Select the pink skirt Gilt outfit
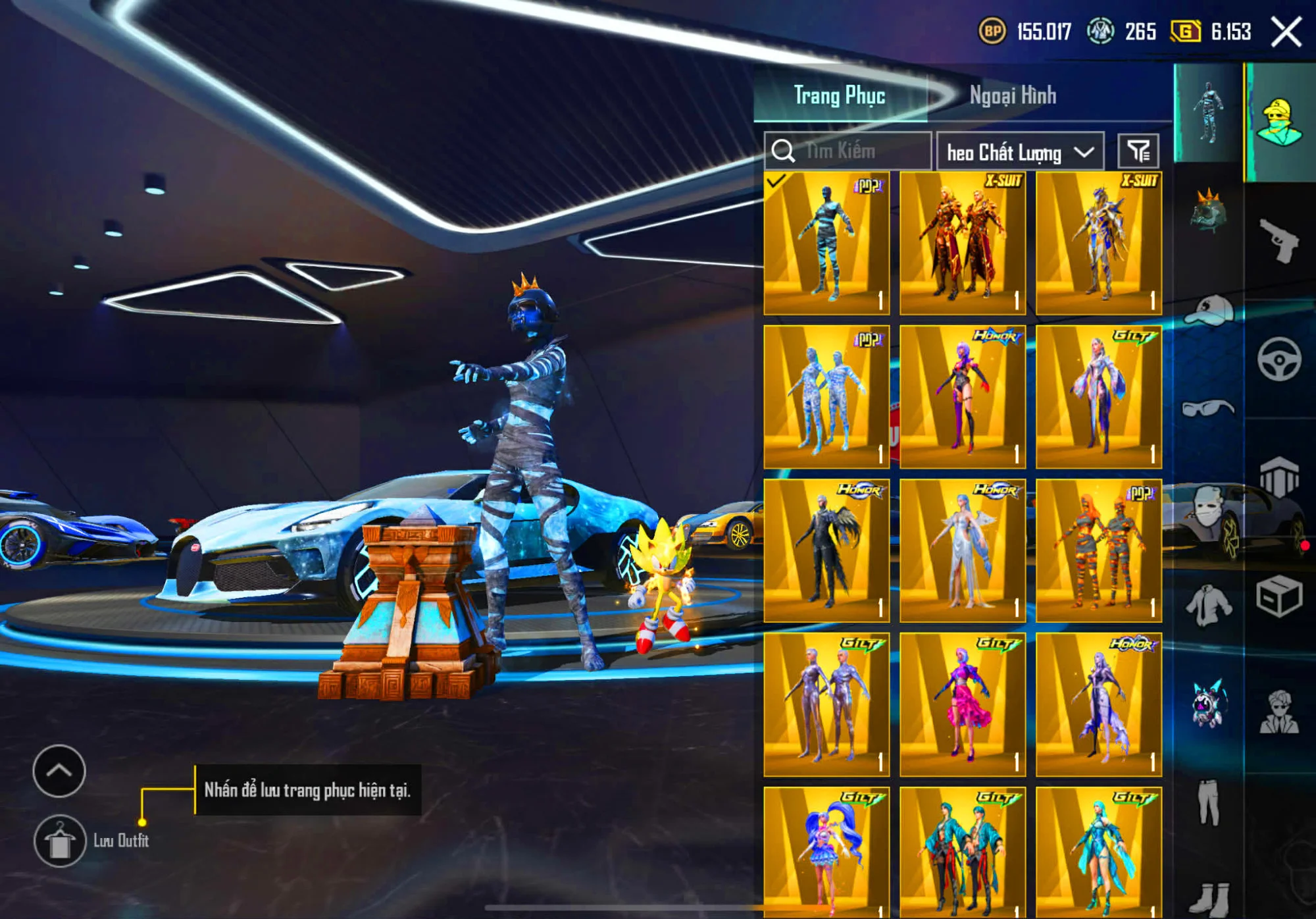 tap(963, 705)
